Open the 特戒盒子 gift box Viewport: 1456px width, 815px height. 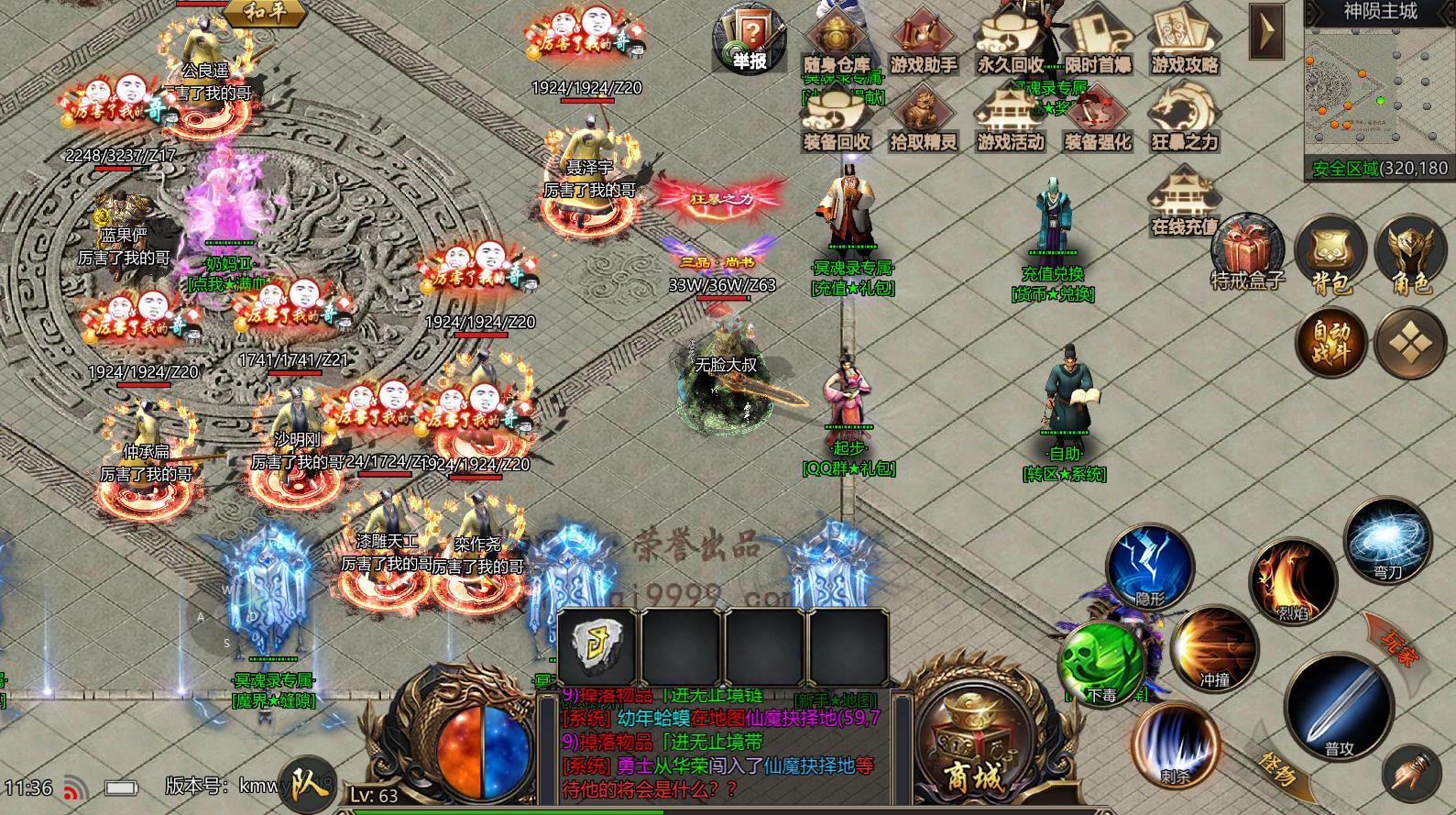pos(1246,248)
